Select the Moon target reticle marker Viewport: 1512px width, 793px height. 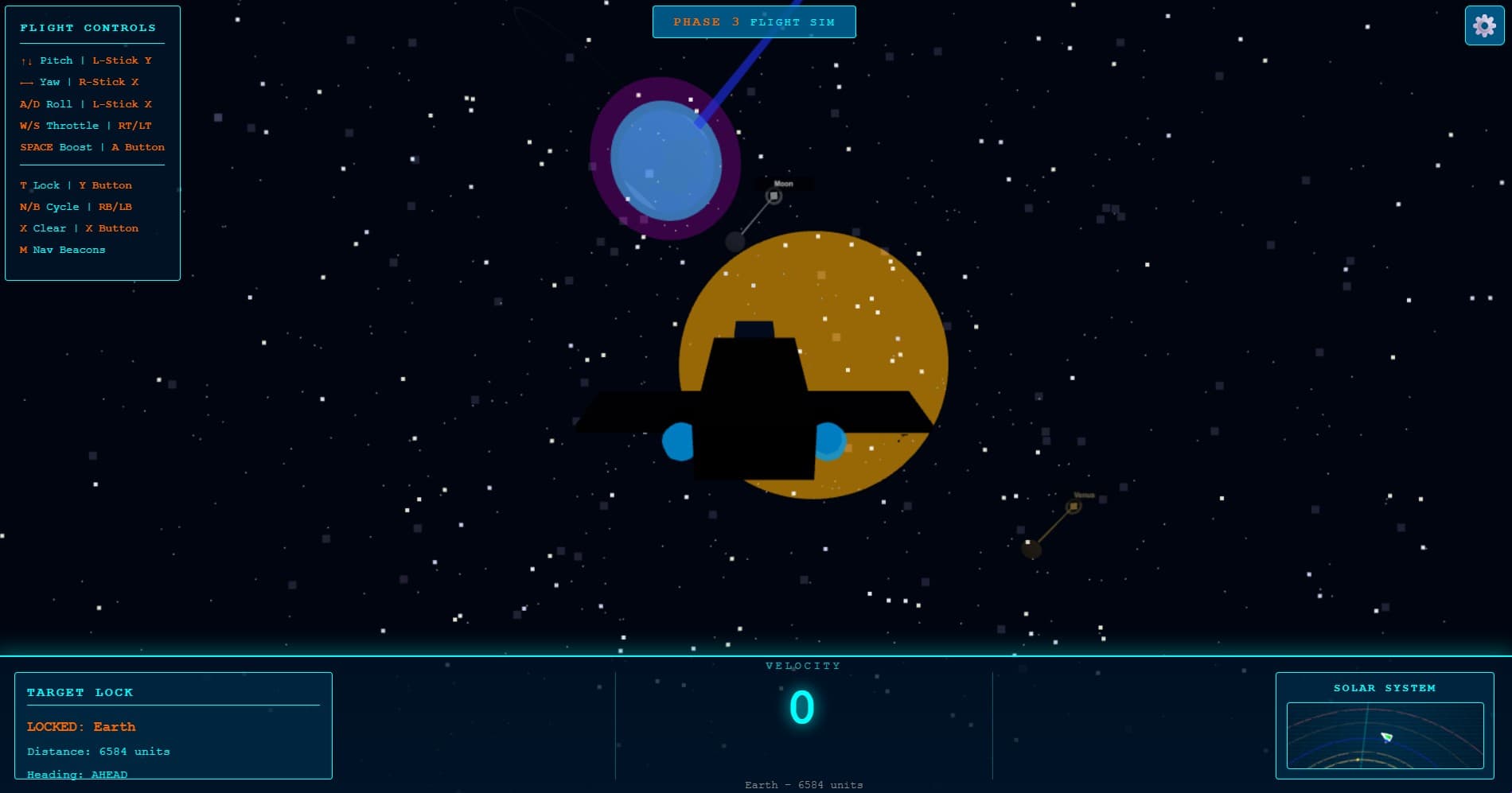coord(773,196)
